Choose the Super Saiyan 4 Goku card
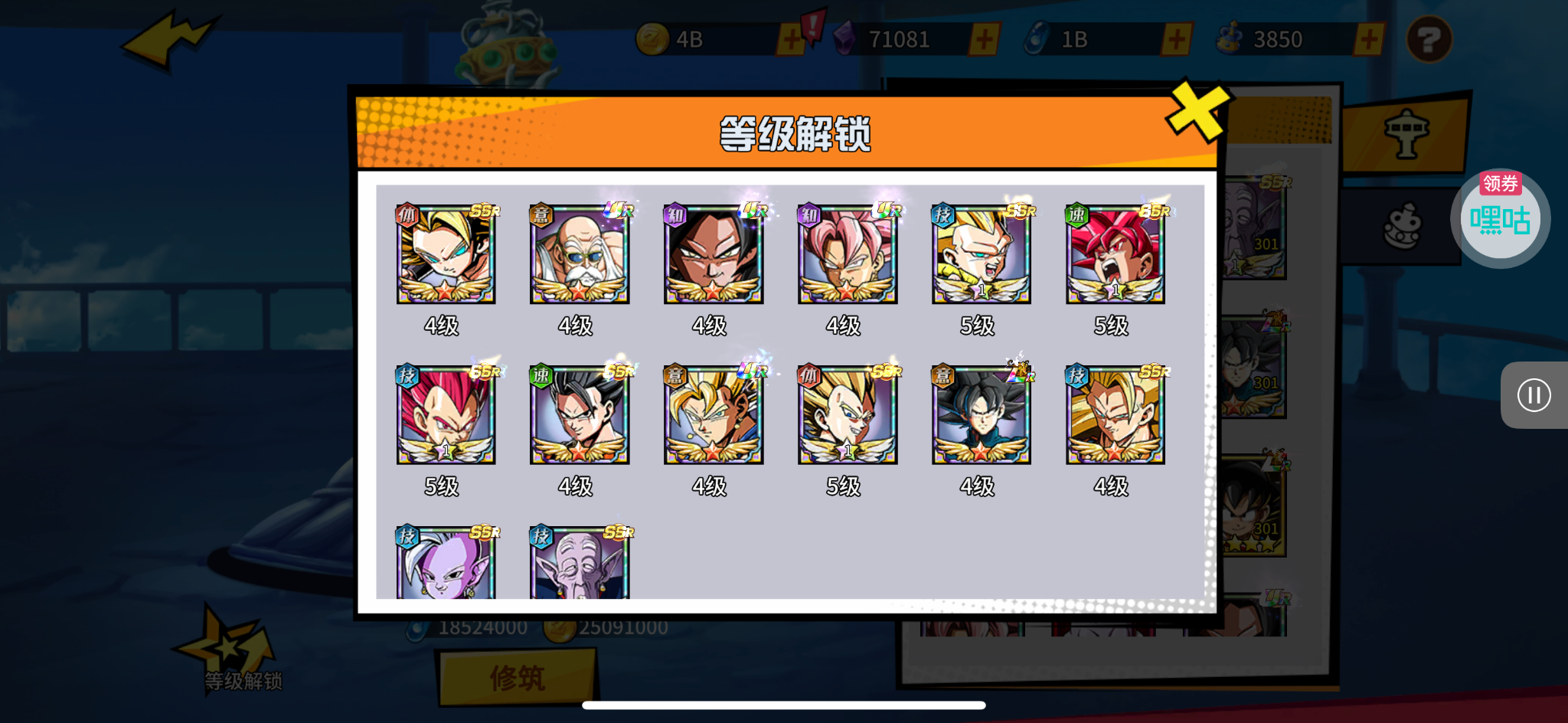Screen dimensions: 1568x723 714,255
